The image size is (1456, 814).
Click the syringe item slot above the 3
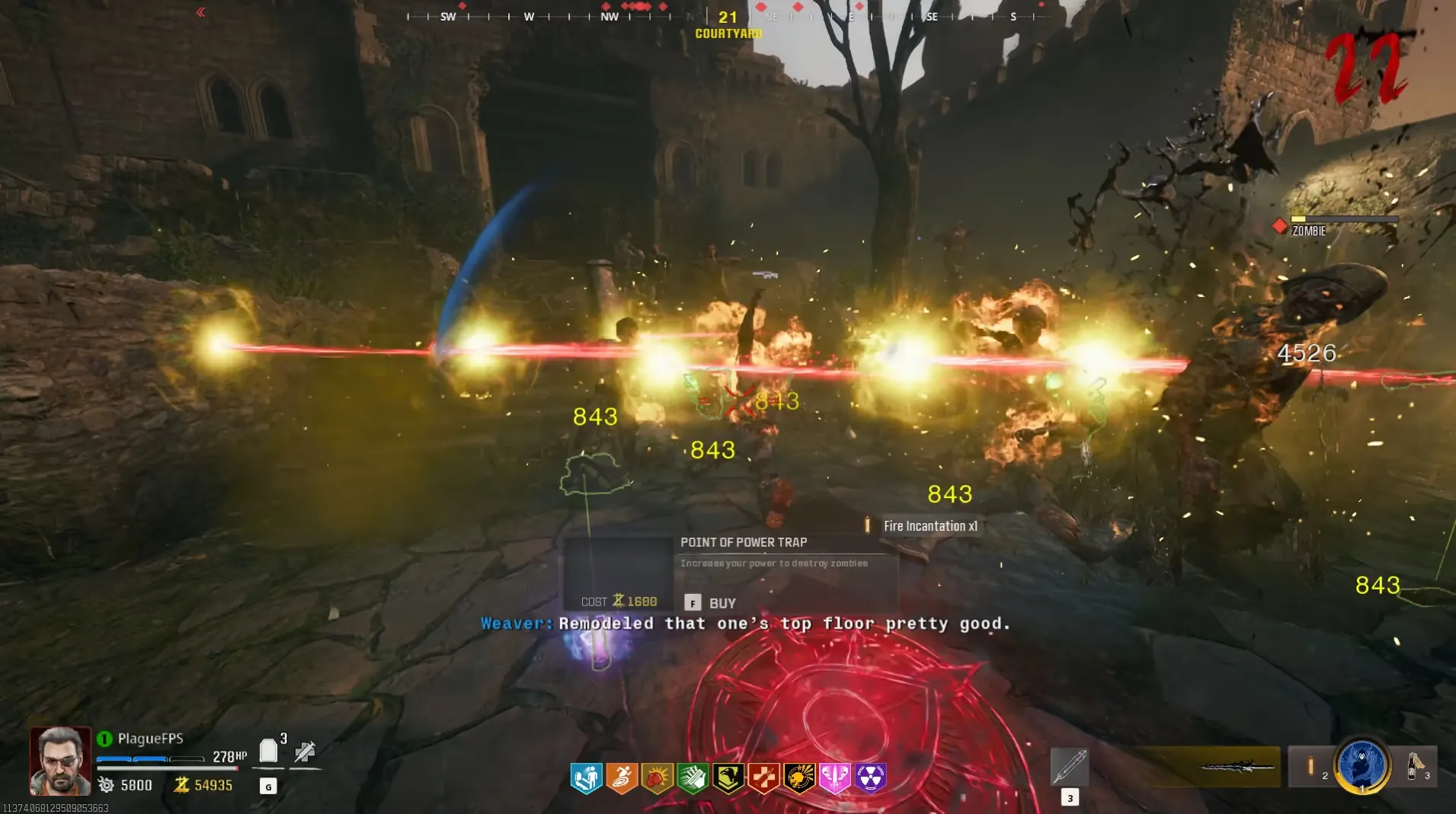[x=1069, y=766]
